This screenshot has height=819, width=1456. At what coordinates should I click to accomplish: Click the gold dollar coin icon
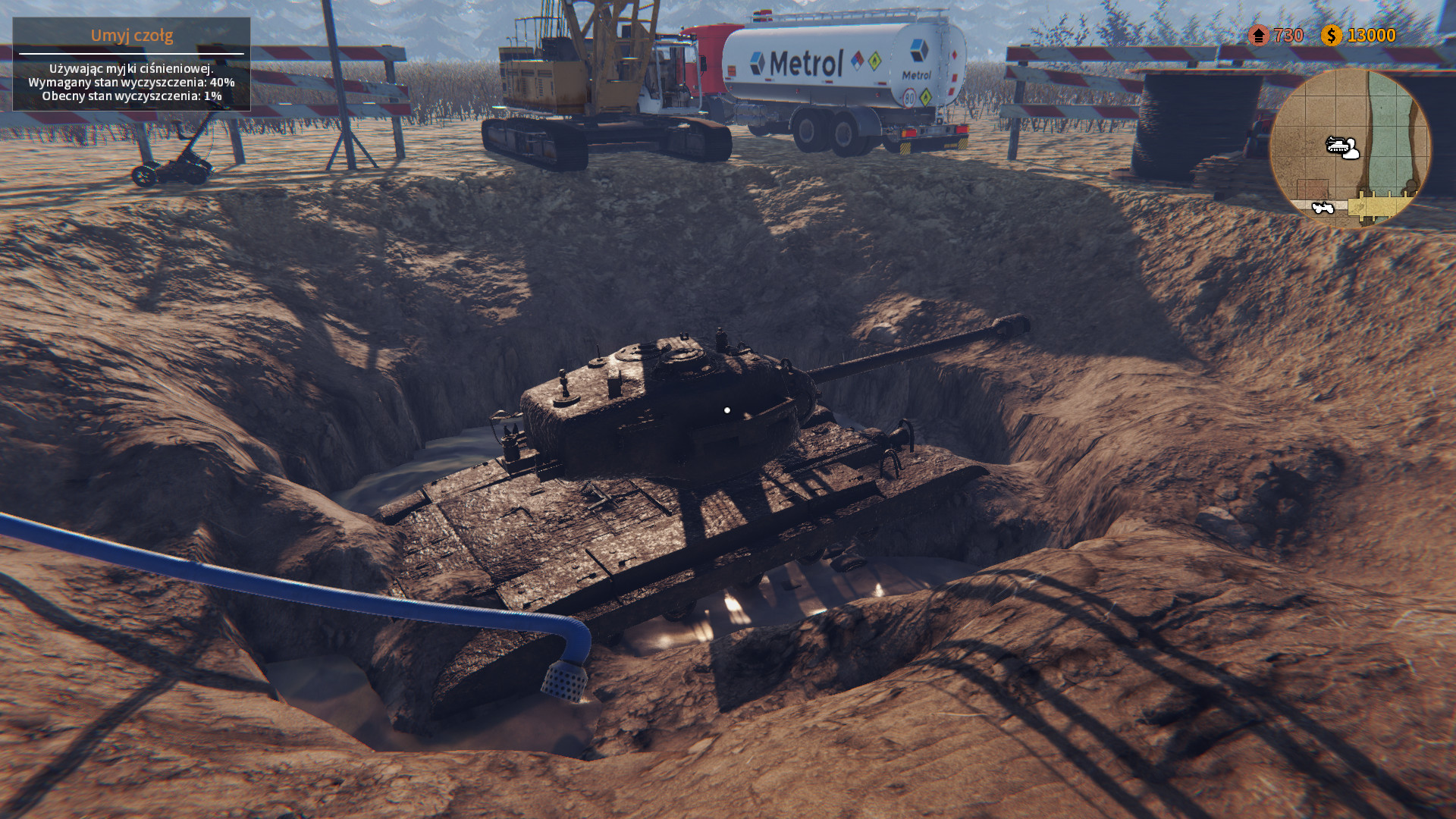1332,33
